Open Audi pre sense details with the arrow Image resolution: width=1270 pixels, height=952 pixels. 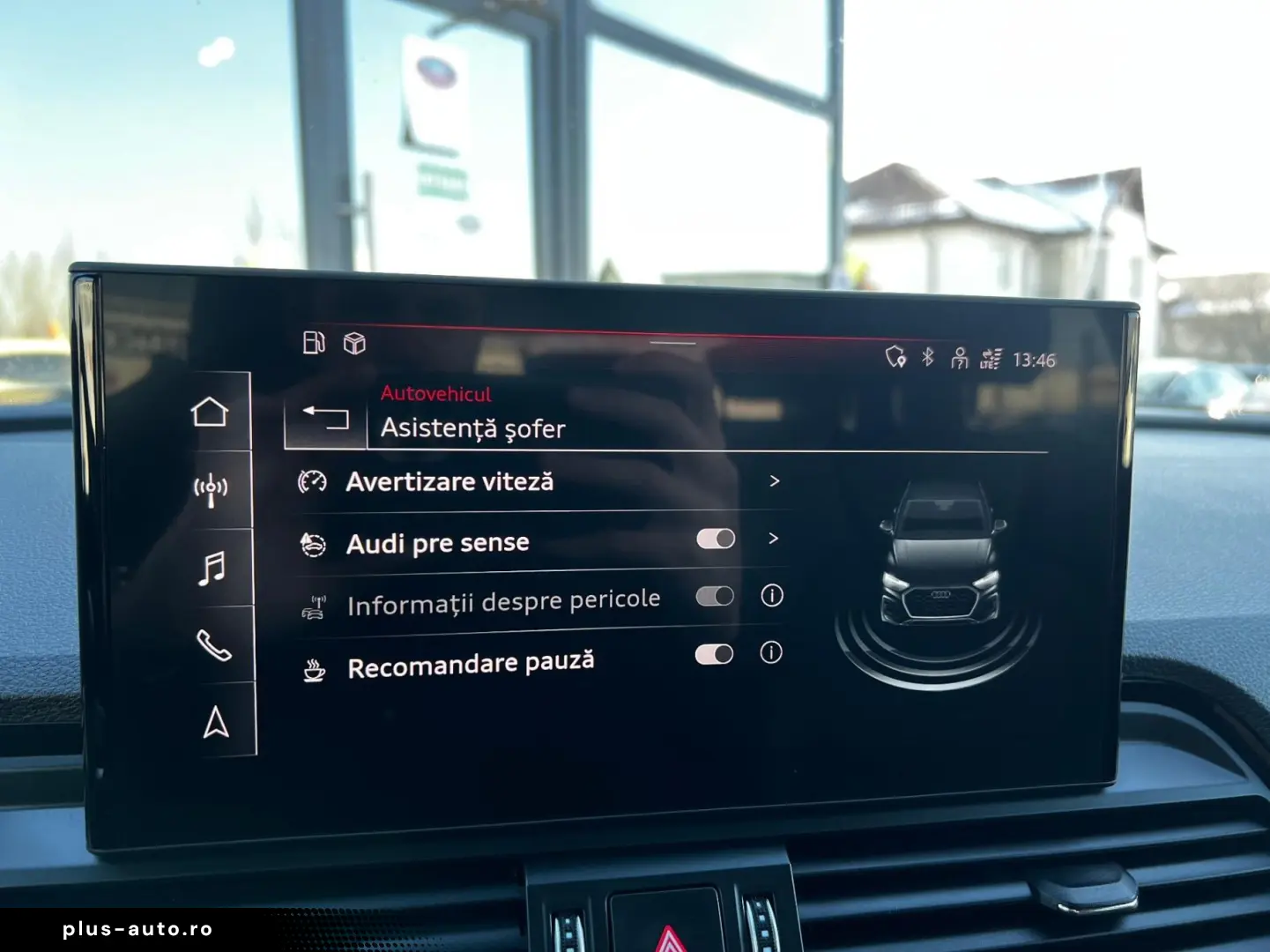coord(774,539)
